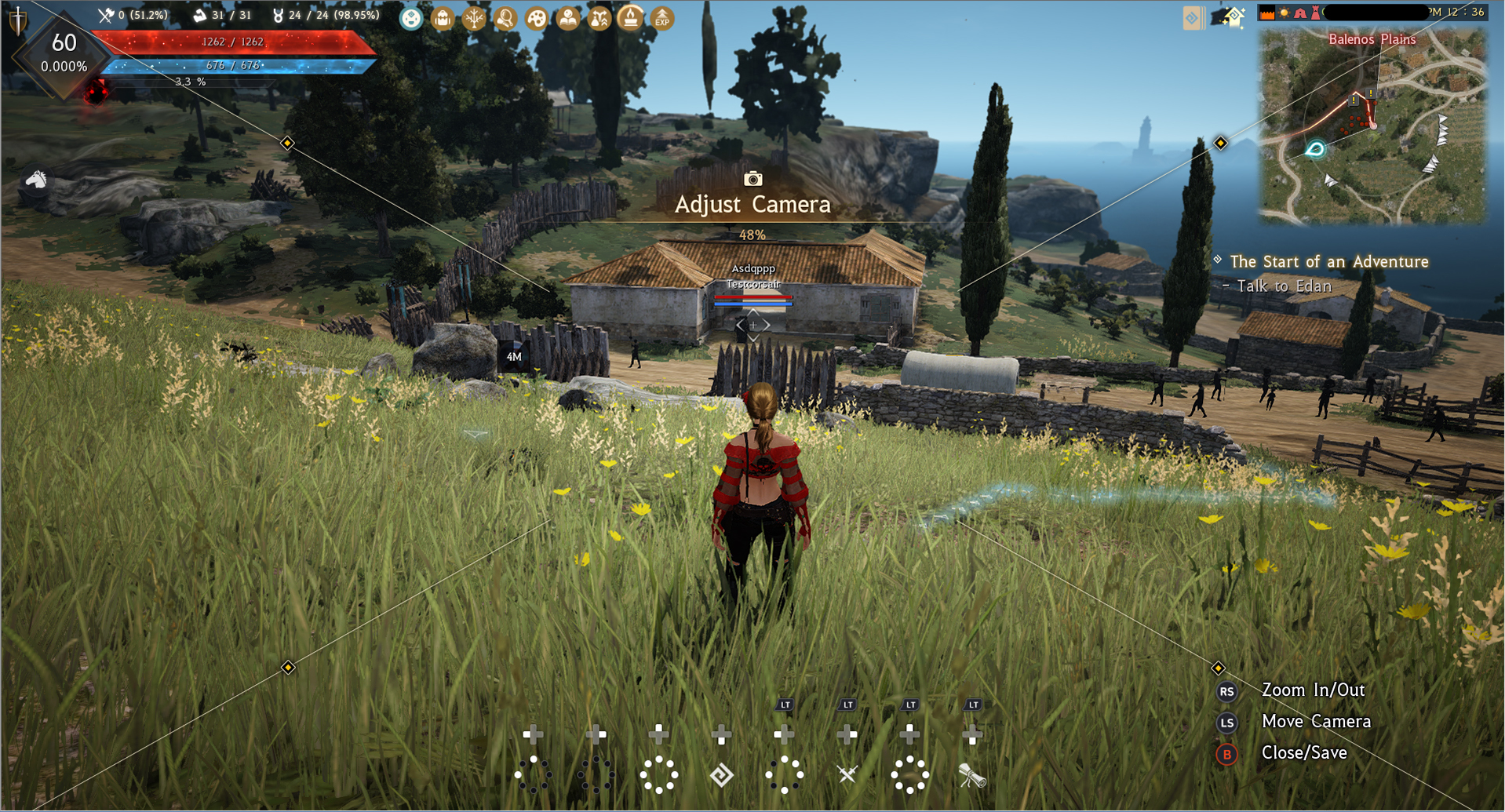Open the Balenos Plains minimap
Screen dimensions: 1505x812
(1372, 126)
